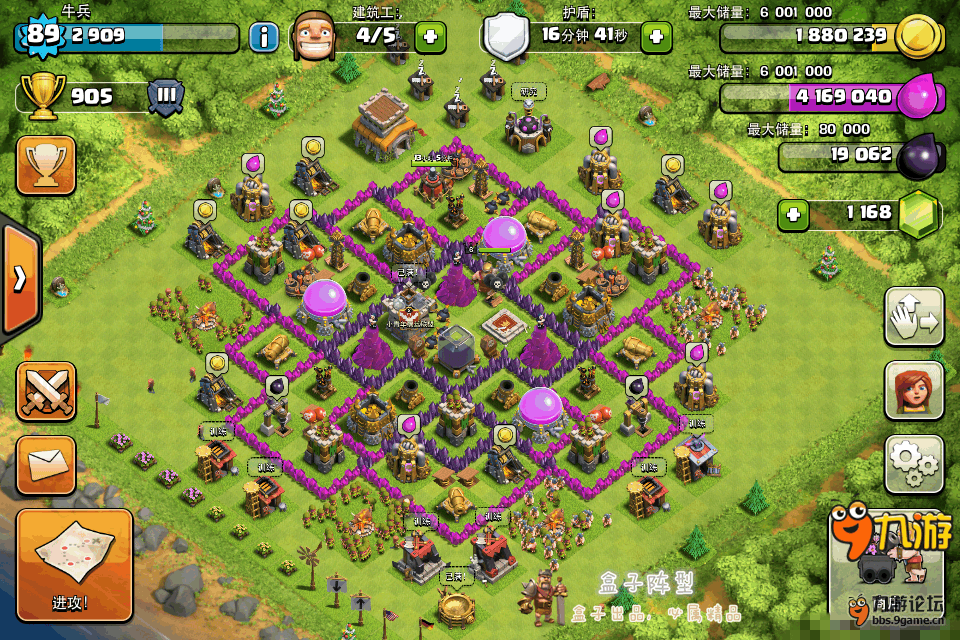Click the blue info button beside experience bar

pyautogui.click(x=264, y=38)
